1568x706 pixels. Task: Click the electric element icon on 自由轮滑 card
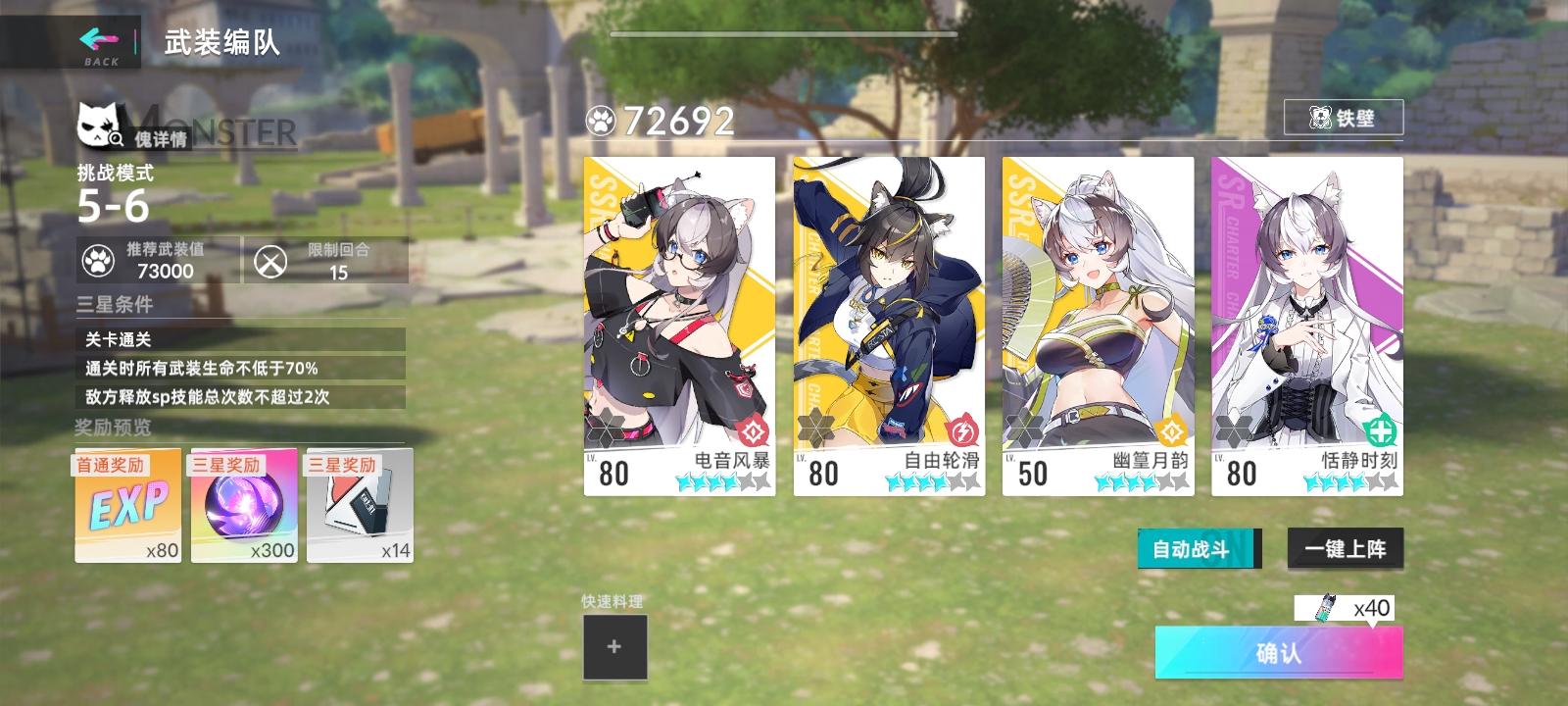click(x=961, y=431)
